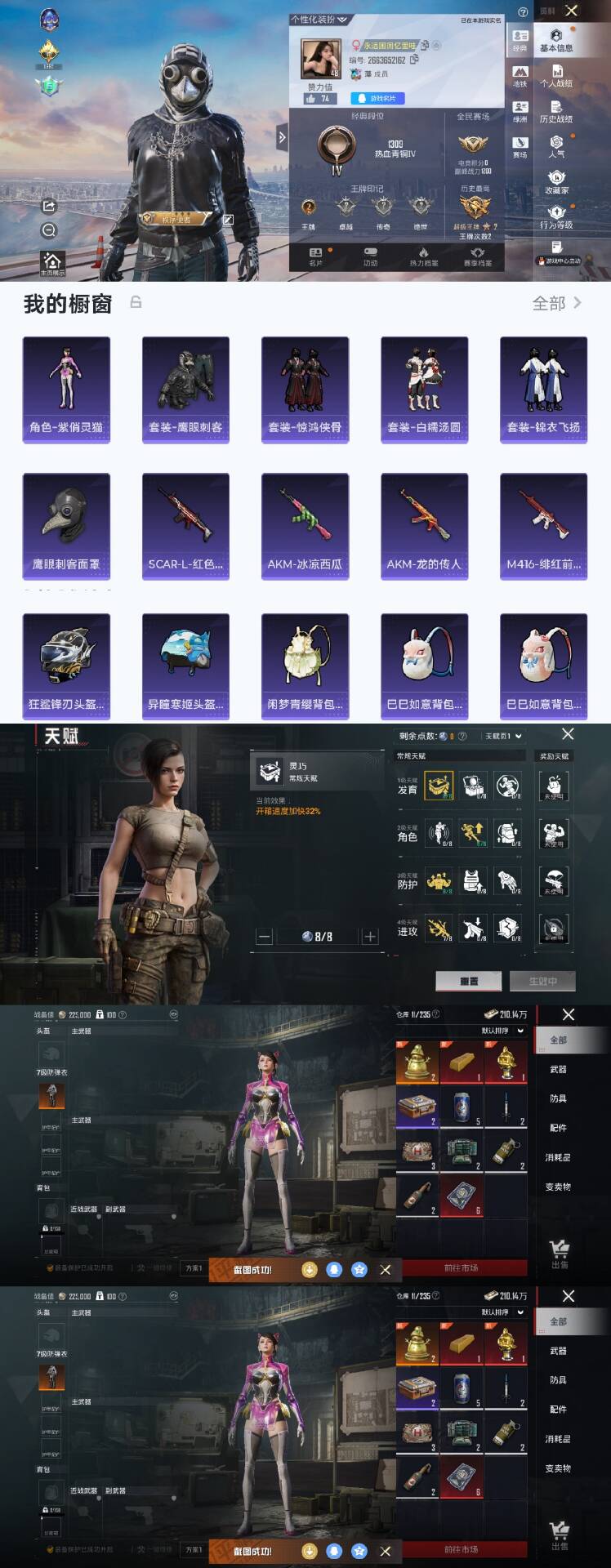Viewport: 611px width, 1568px height.
Task: Open the 历史战绩 match history tab
Action: pos(556,112)
